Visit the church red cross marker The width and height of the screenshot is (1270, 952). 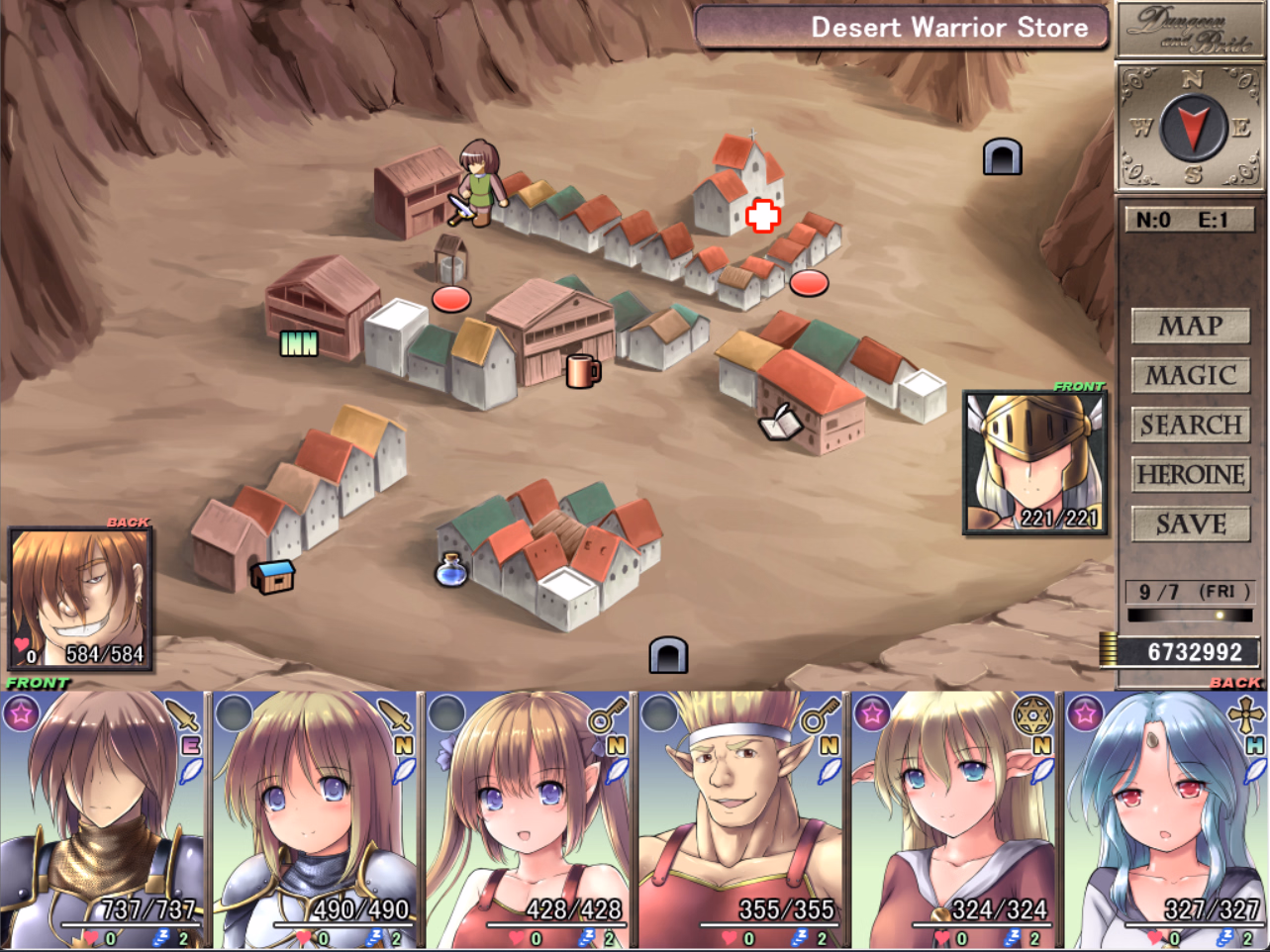[762, 215]
